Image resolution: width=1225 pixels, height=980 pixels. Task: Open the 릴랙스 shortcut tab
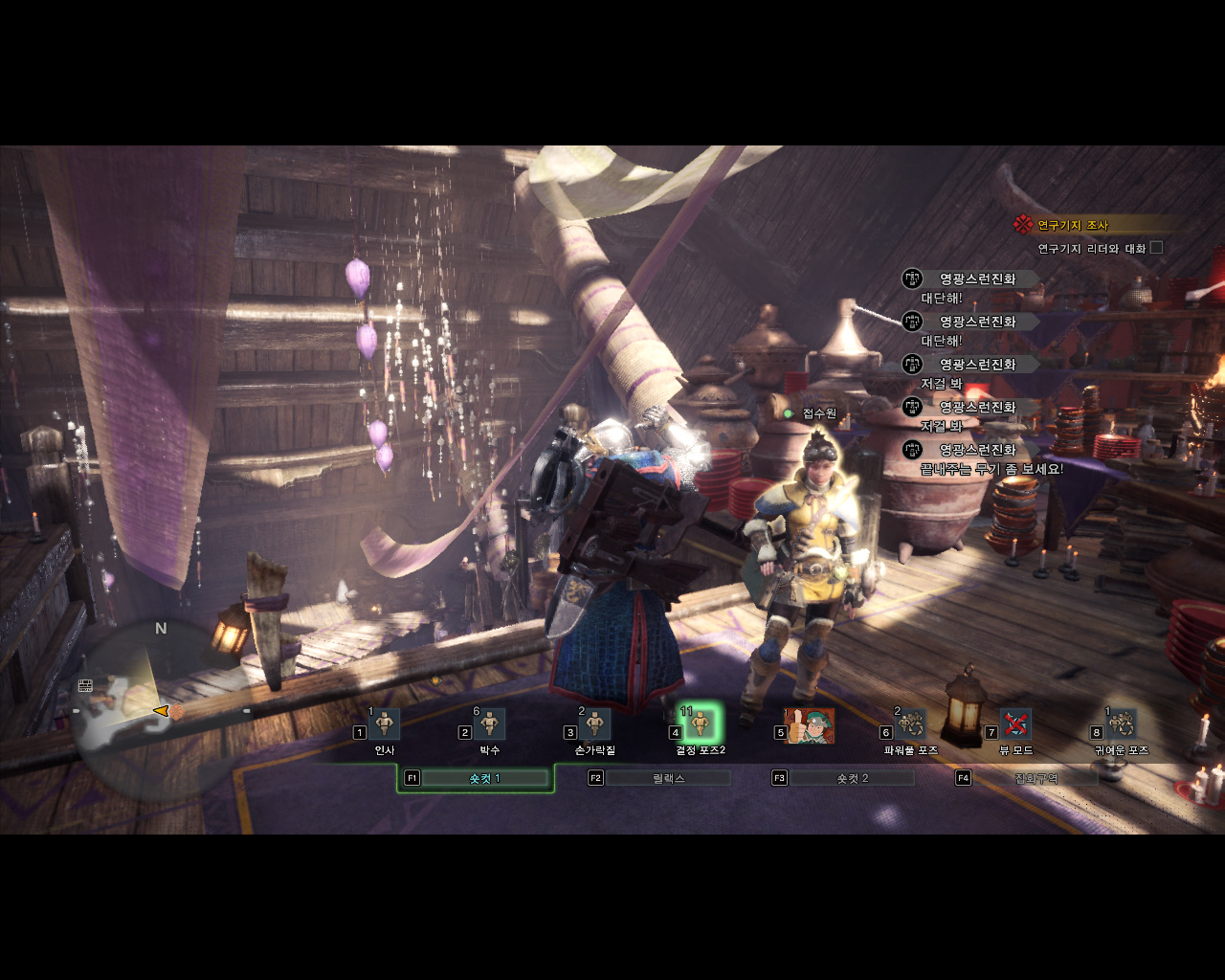pyautogui.click(x=668, y=778)
